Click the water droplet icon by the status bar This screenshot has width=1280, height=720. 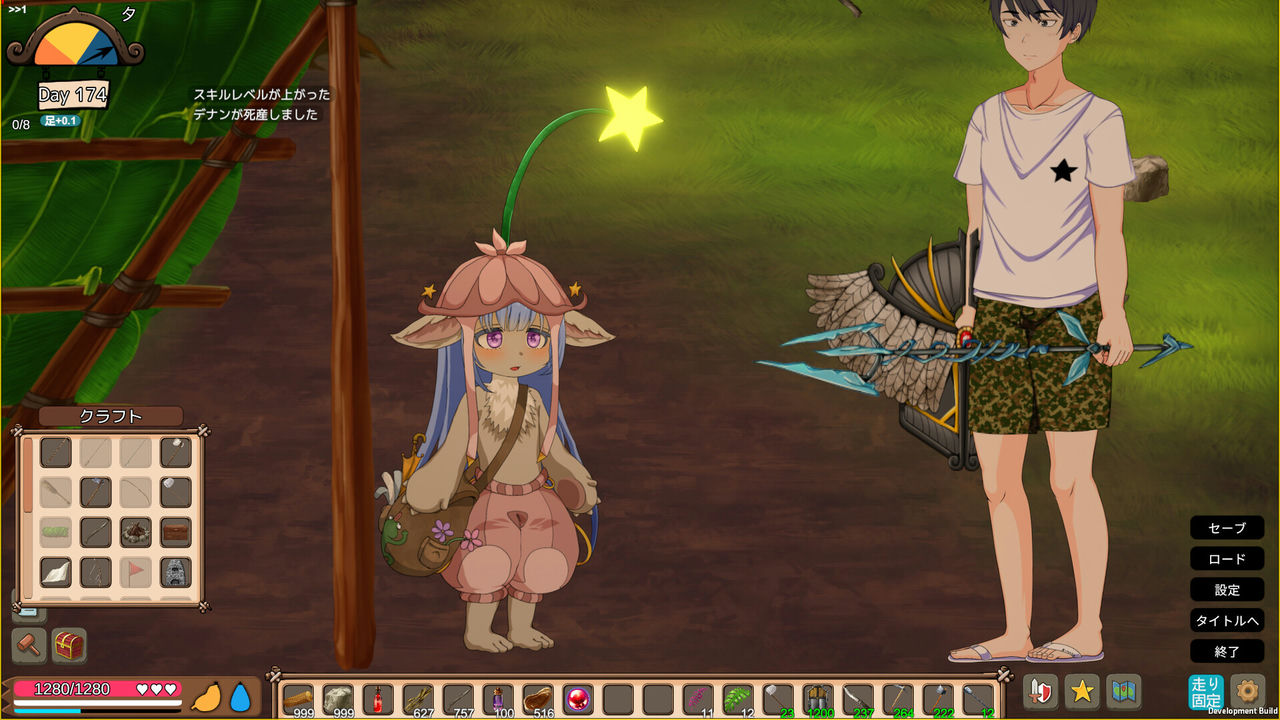click(x=241, y=699)
